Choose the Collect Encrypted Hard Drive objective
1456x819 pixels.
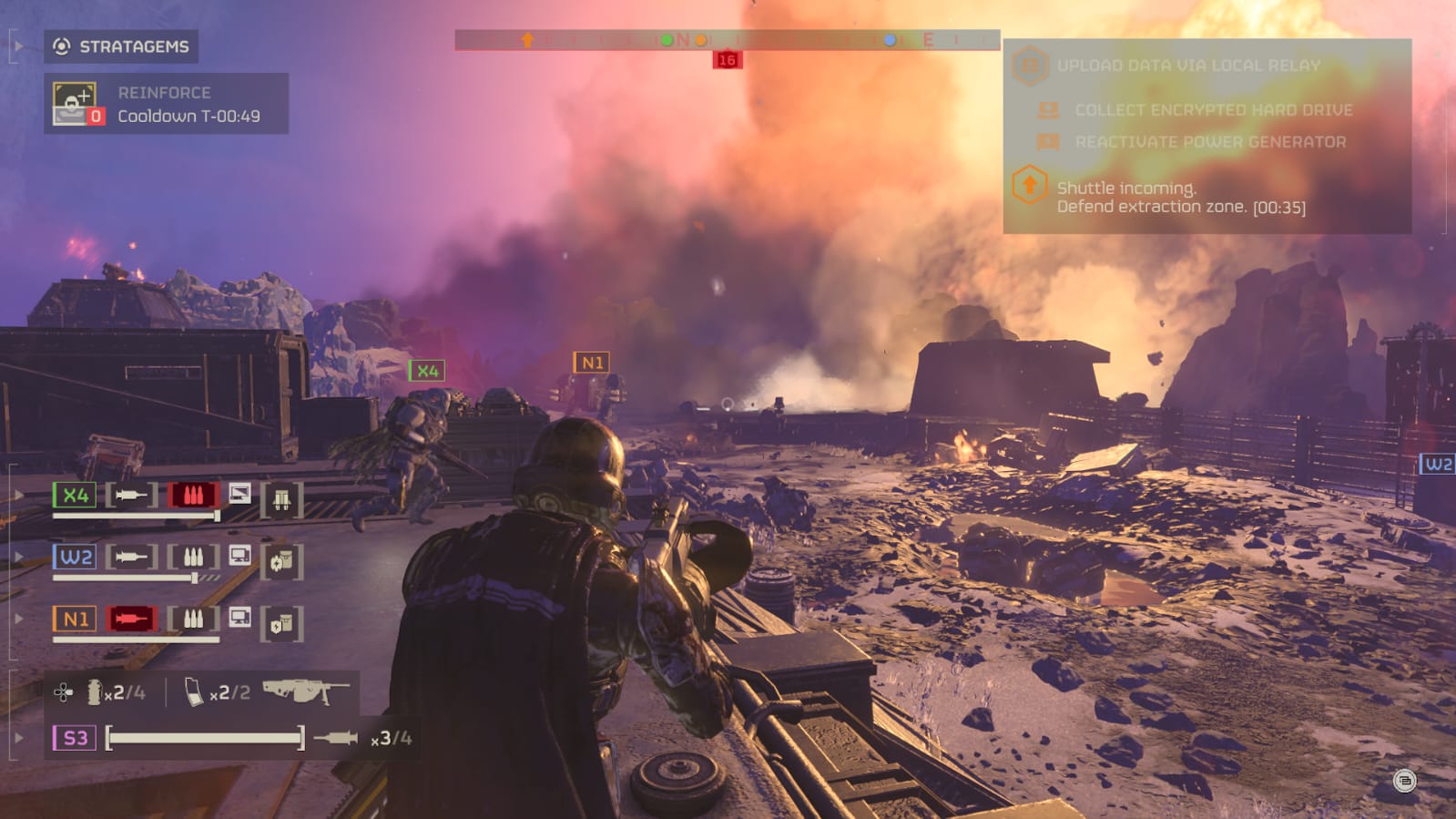(1213, 110)
